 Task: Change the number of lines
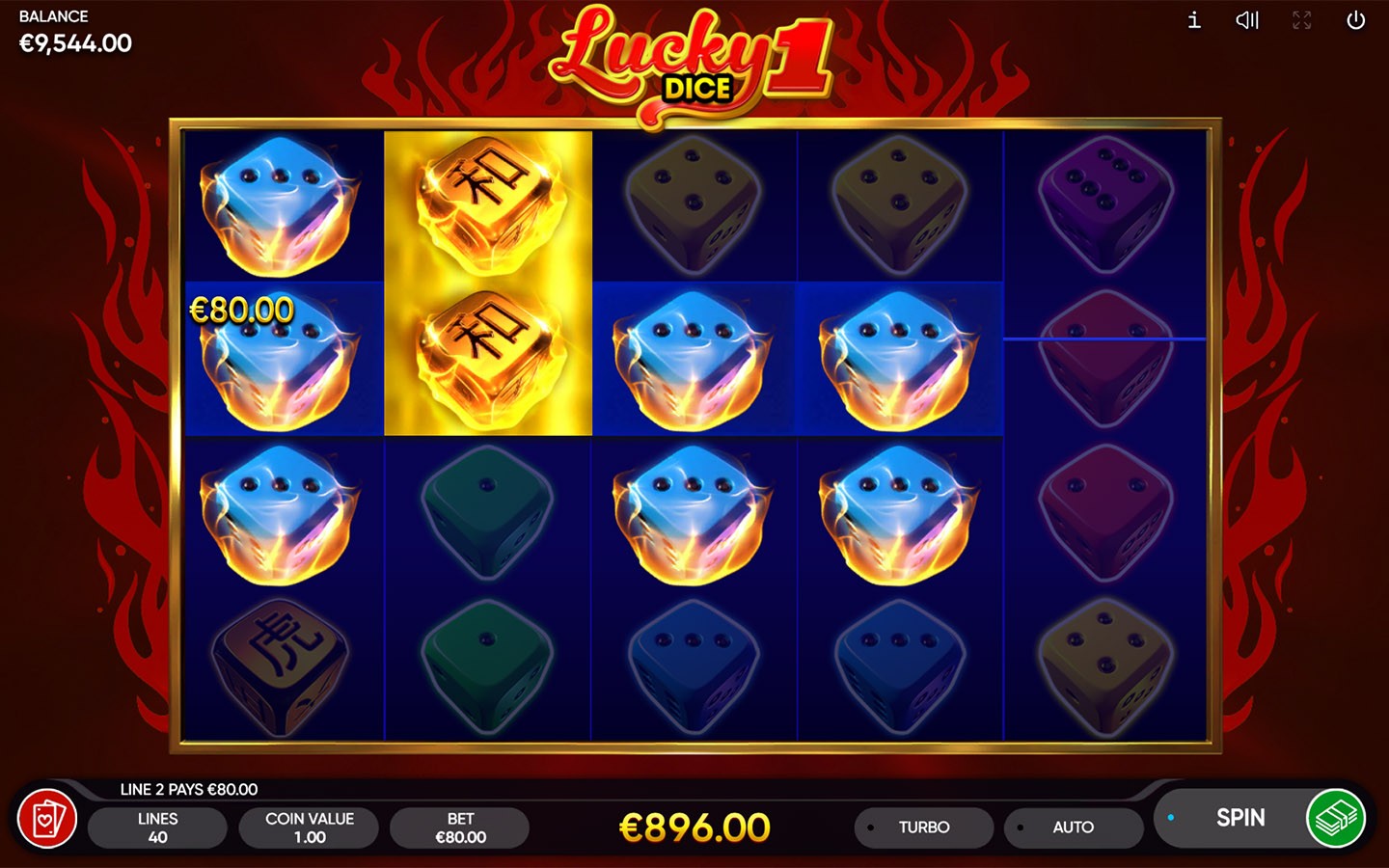(x=158, y=827)
